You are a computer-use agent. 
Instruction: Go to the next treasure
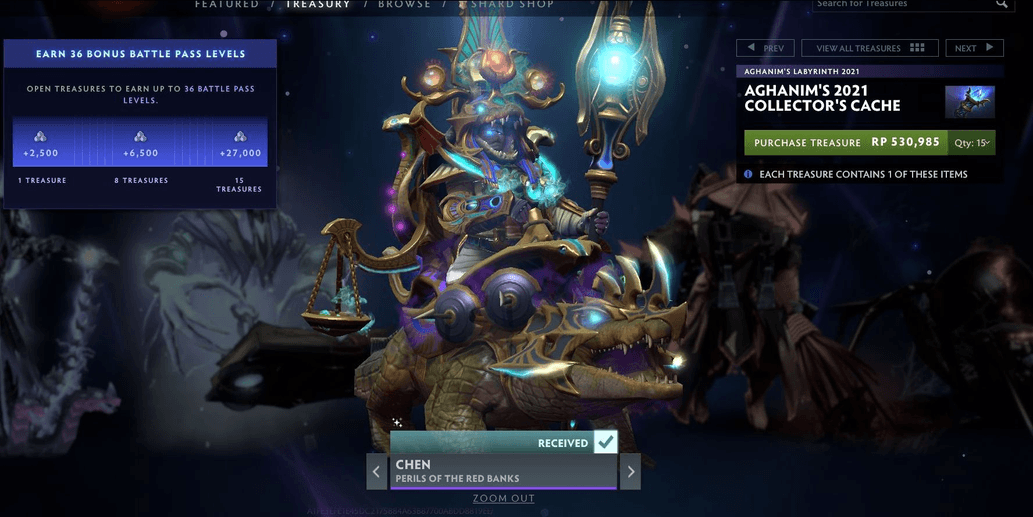pyautogui.click(x=974, y=48)
